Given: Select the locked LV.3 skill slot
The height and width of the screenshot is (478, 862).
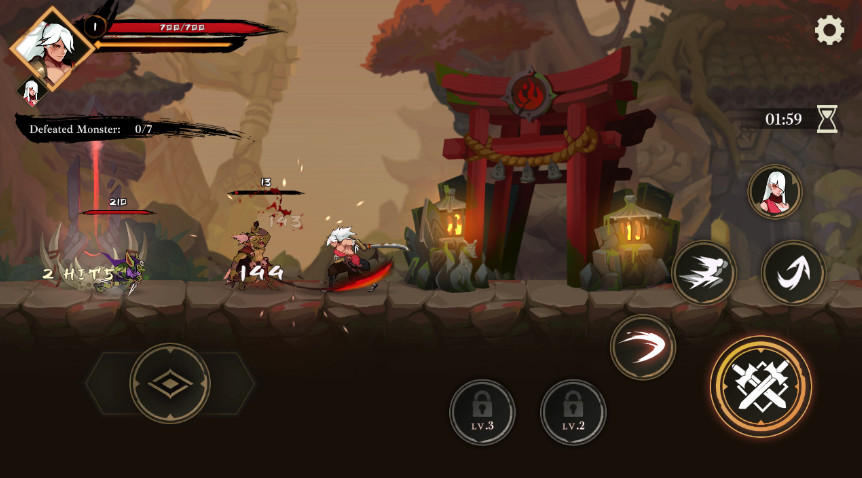Looking at the screenshot, I should click(x=482, y=411).
